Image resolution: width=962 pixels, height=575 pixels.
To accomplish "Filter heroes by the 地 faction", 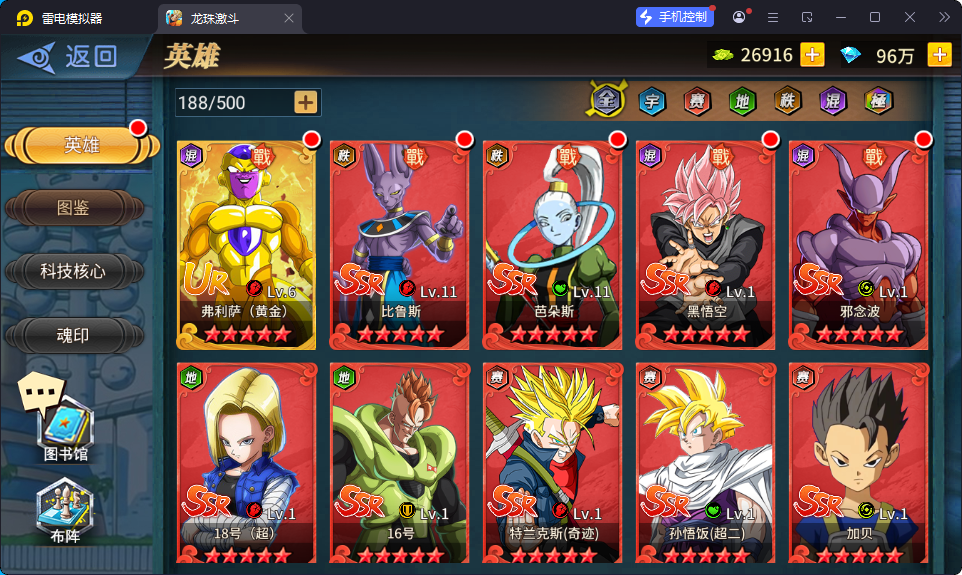I will point(742,100).
